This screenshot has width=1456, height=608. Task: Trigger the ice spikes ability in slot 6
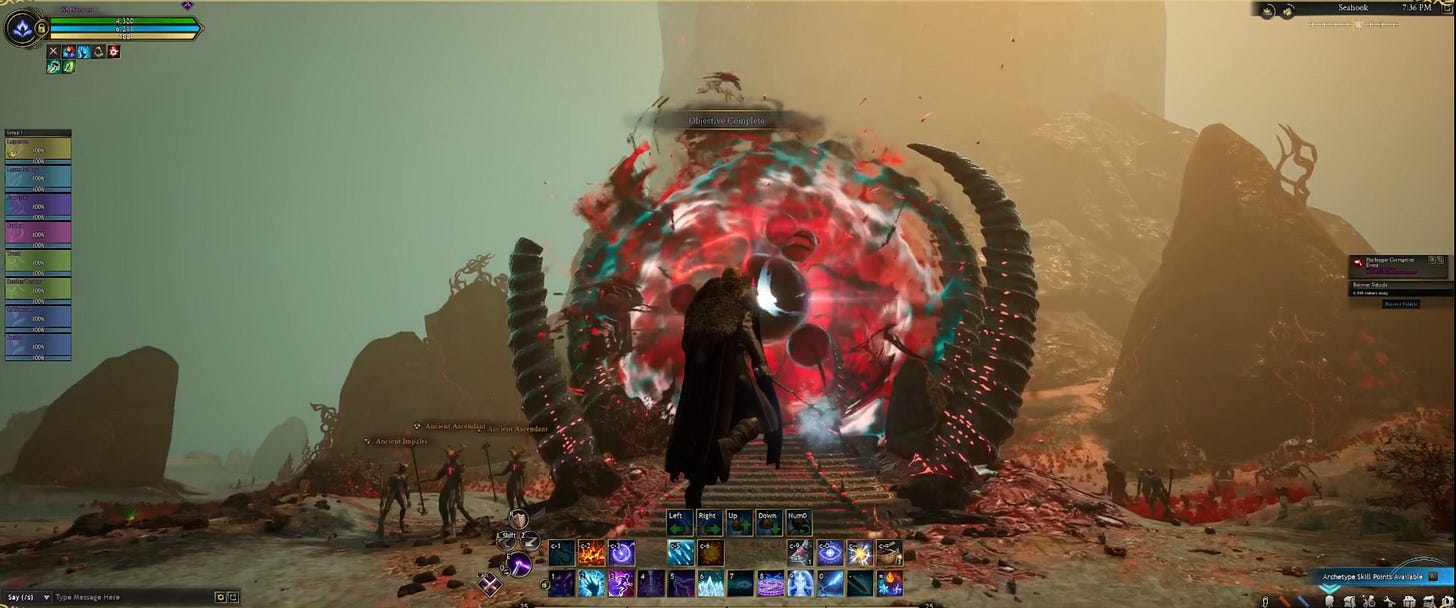(710, 582)
